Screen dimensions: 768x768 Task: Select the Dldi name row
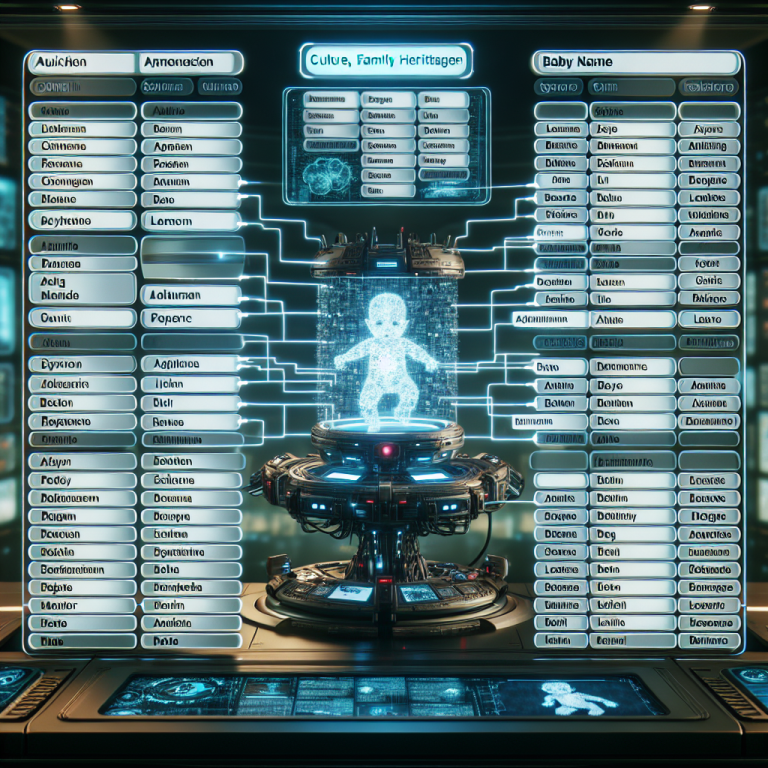coord(190,403)
